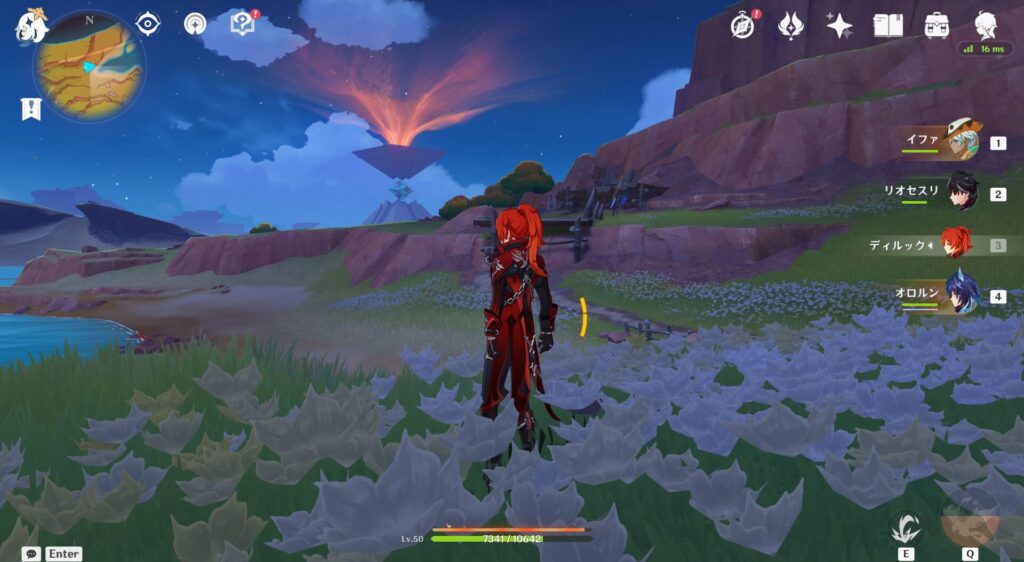The image size is (1024, 562).
Task: Activate the eye-shaped elemental sight icon
Action: [148, 24]
